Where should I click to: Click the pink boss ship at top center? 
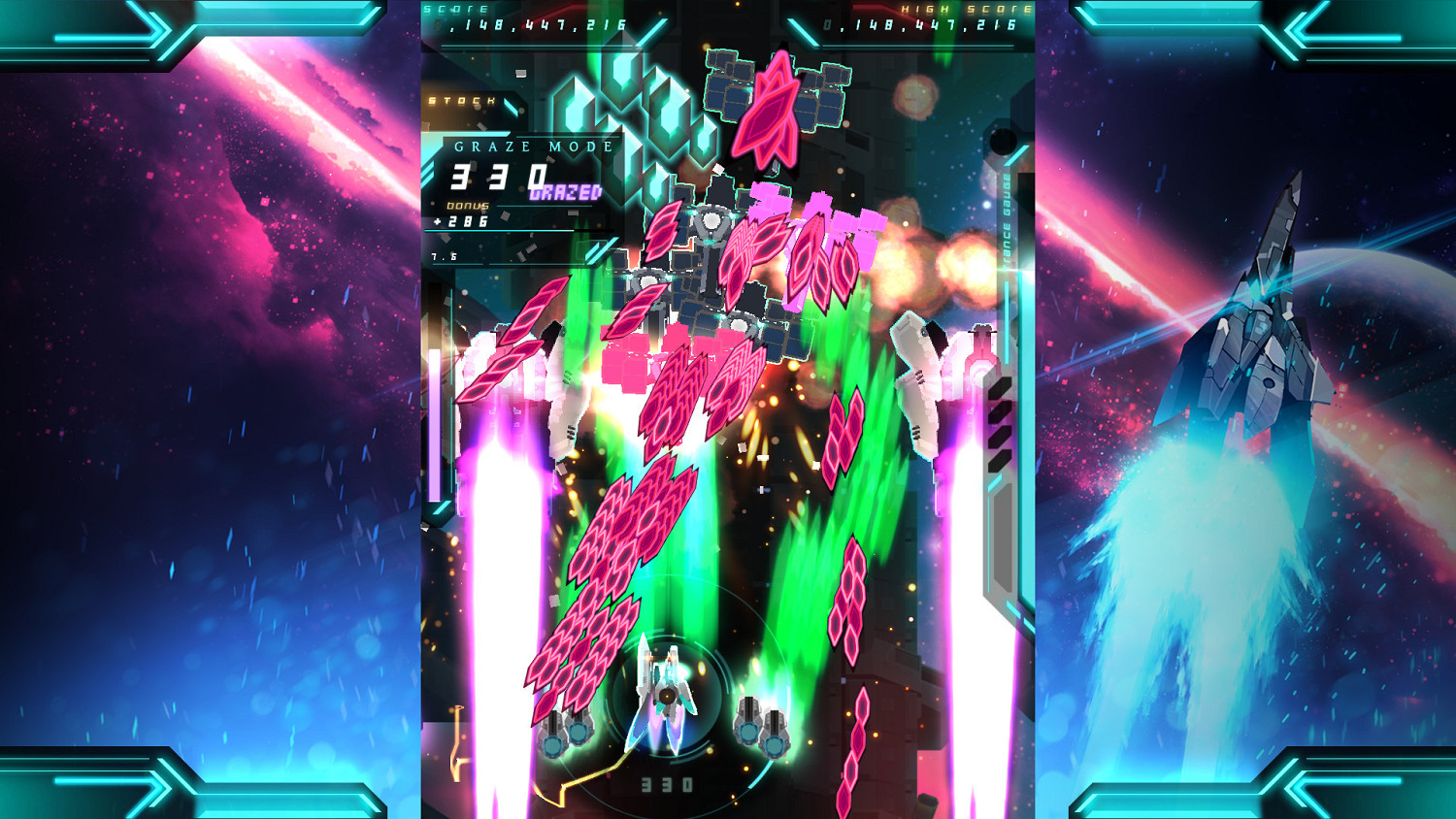[772, 107]
